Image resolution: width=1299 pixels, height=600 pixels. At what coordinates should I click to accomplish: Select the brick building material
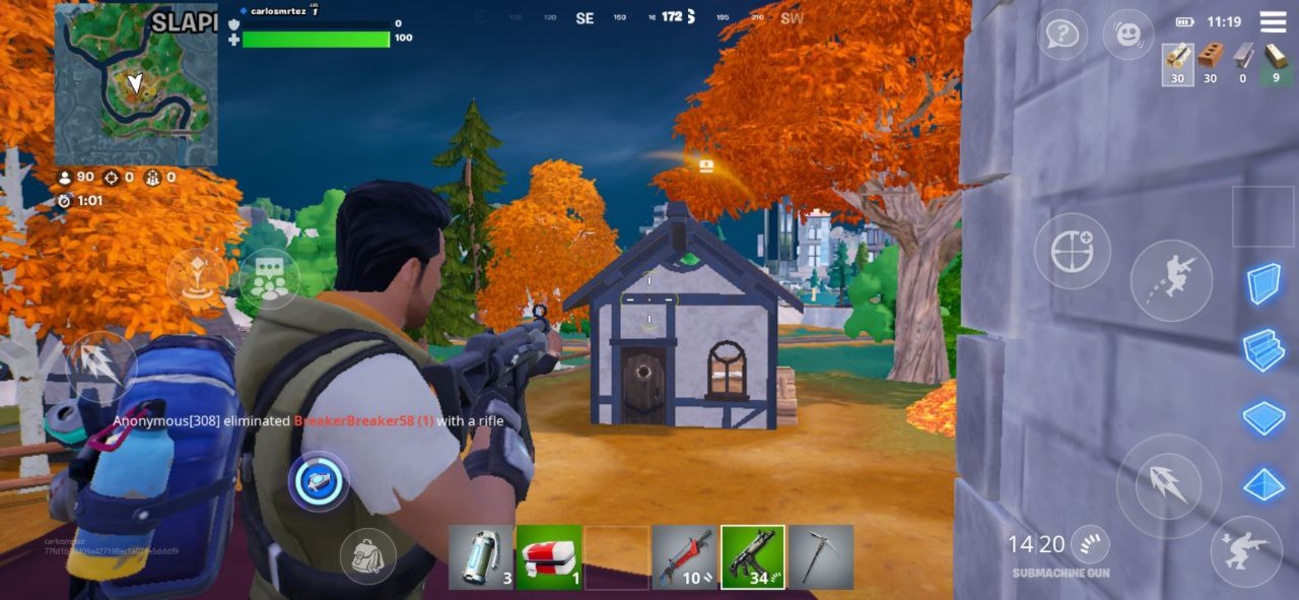(x=1211, y=63)
